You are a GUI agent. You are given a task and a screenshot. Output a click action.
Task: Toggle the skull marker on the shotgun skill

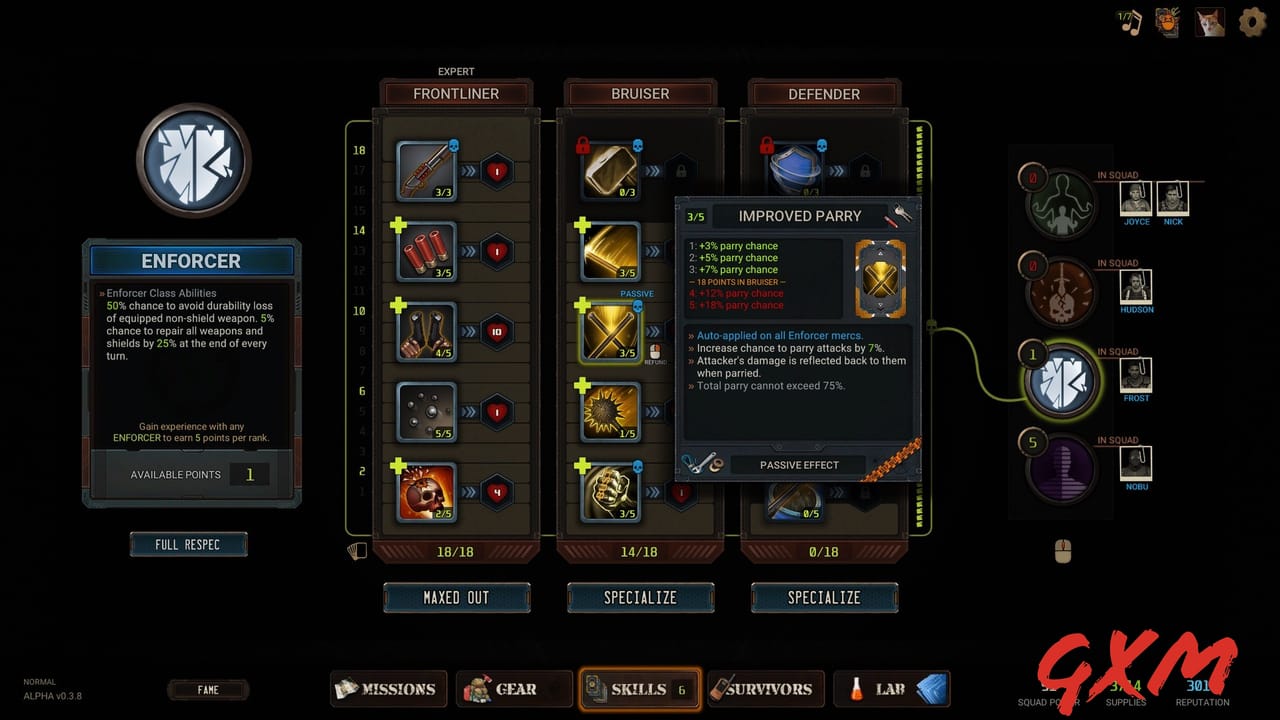pyautogui.click(x=456, y=146)
